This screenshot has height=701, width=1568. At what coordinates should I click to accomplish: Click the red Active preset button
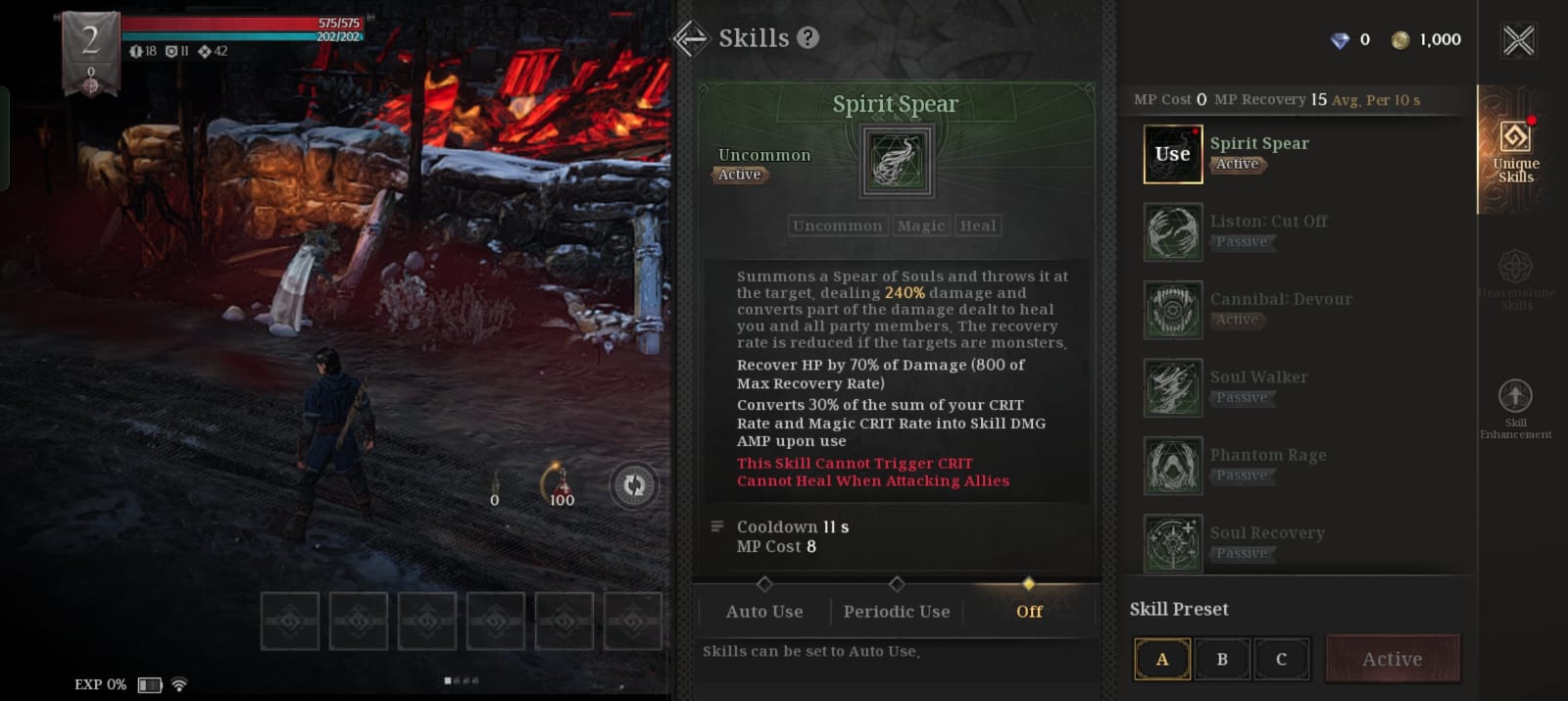(1393, 659)
